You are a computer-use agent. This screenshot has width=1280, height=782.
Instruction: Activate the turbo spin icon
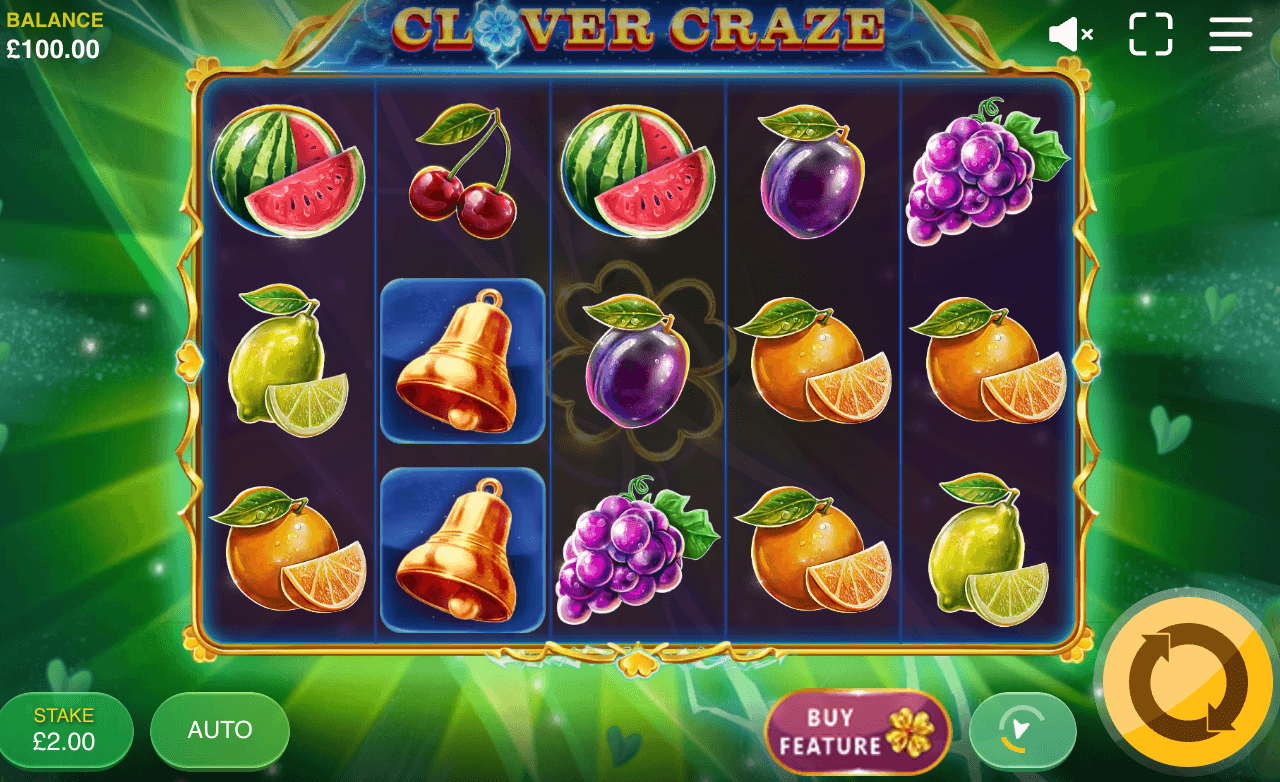pyautogui.click(x=1022, y=730)
